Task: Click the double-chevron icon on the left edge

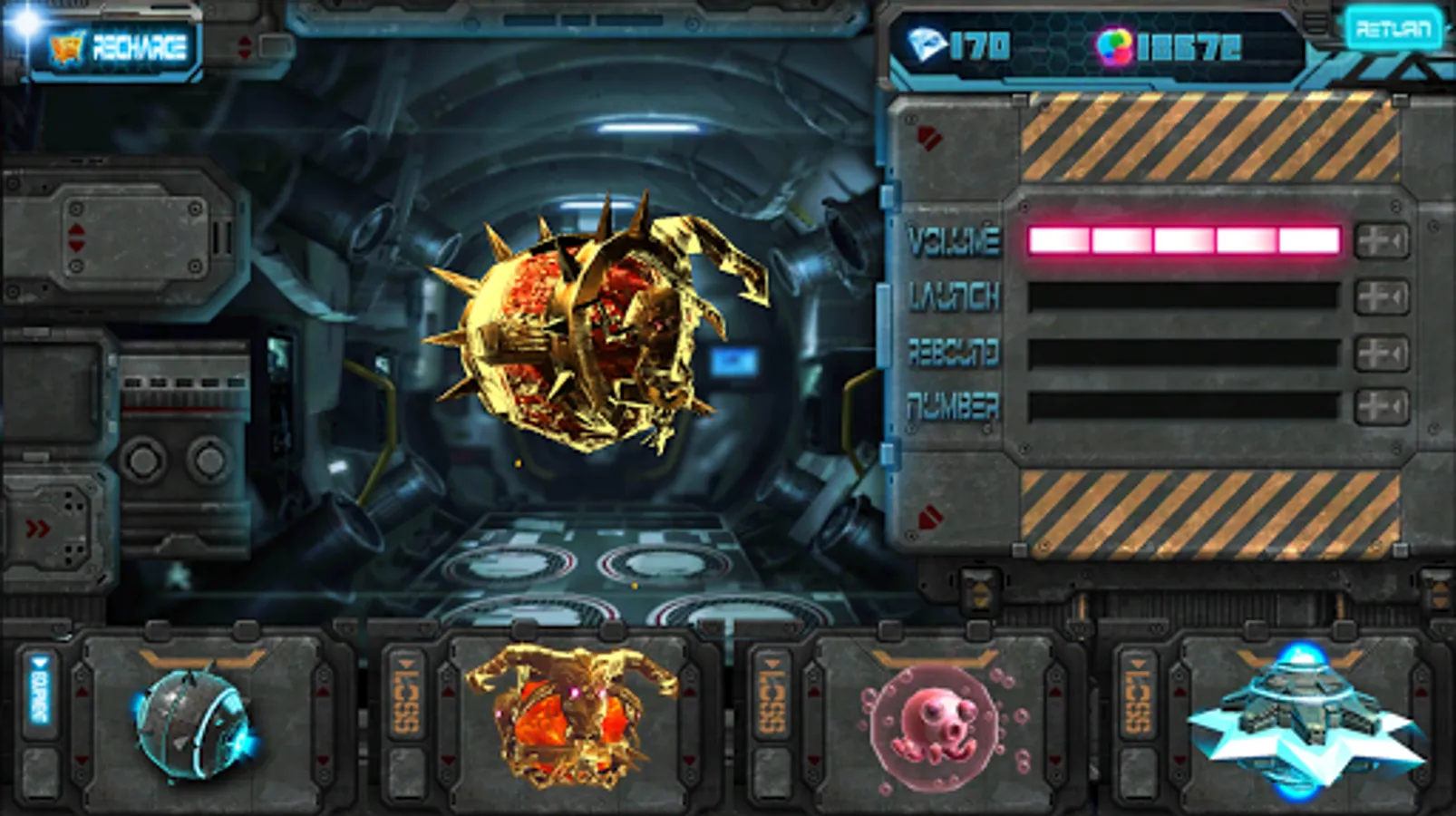Action: click(x=38, y=526)
